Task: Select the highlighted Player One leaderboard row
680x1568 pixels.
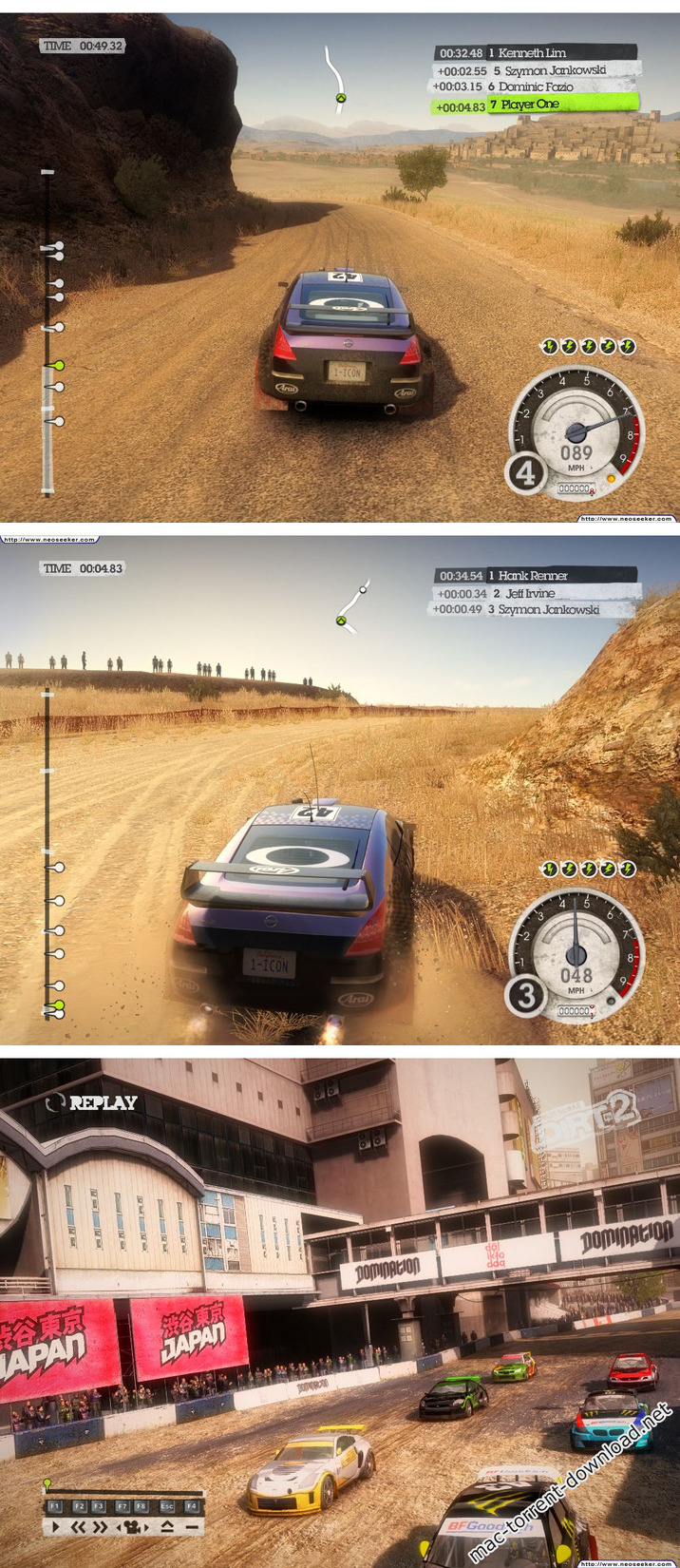Action: (x=535, y=105)
